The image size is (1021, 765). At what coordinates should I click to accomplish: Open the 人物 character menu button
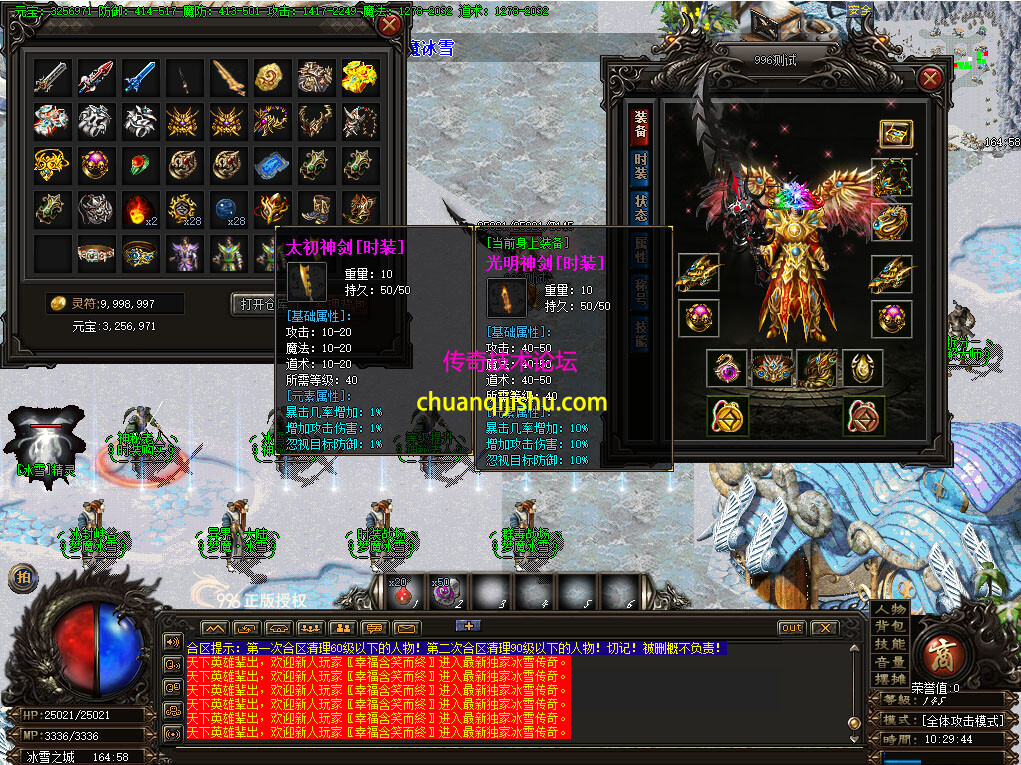click(889, 610)
